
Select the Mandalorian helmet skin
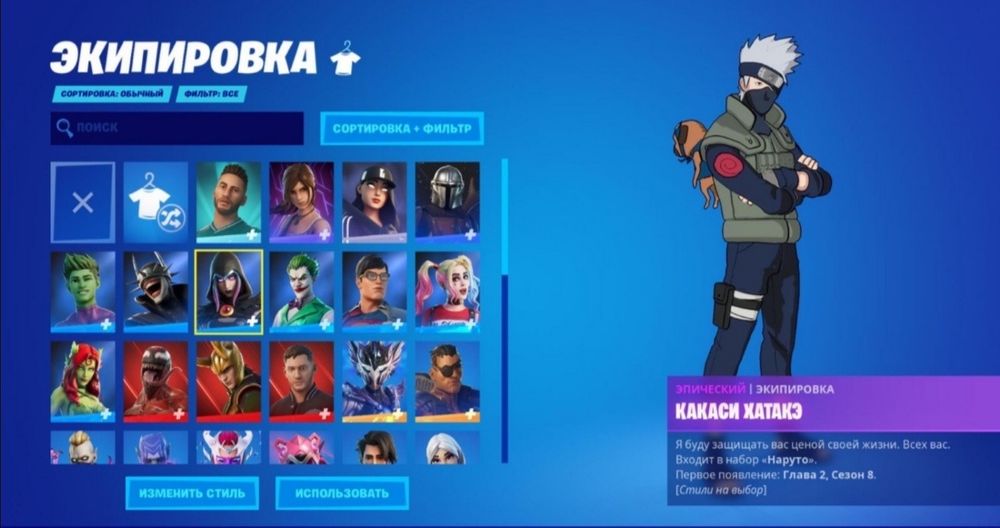447,202
